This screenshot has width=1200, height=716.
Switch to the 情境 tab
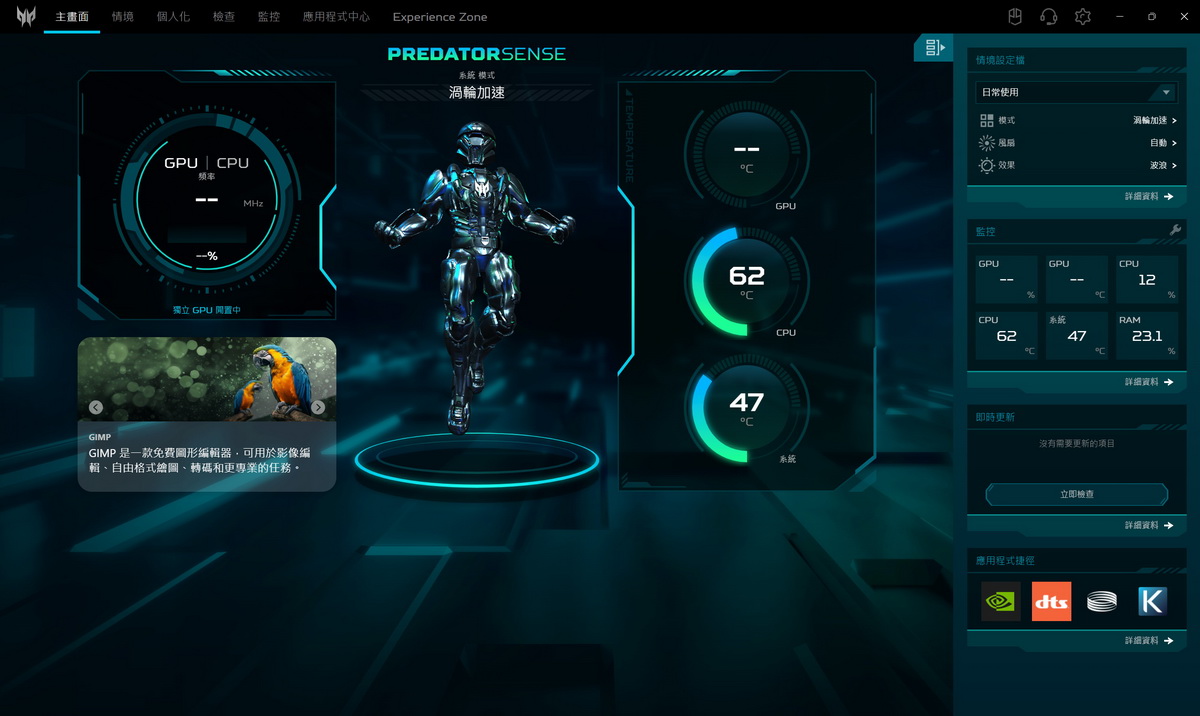click(x=123, y=17)
